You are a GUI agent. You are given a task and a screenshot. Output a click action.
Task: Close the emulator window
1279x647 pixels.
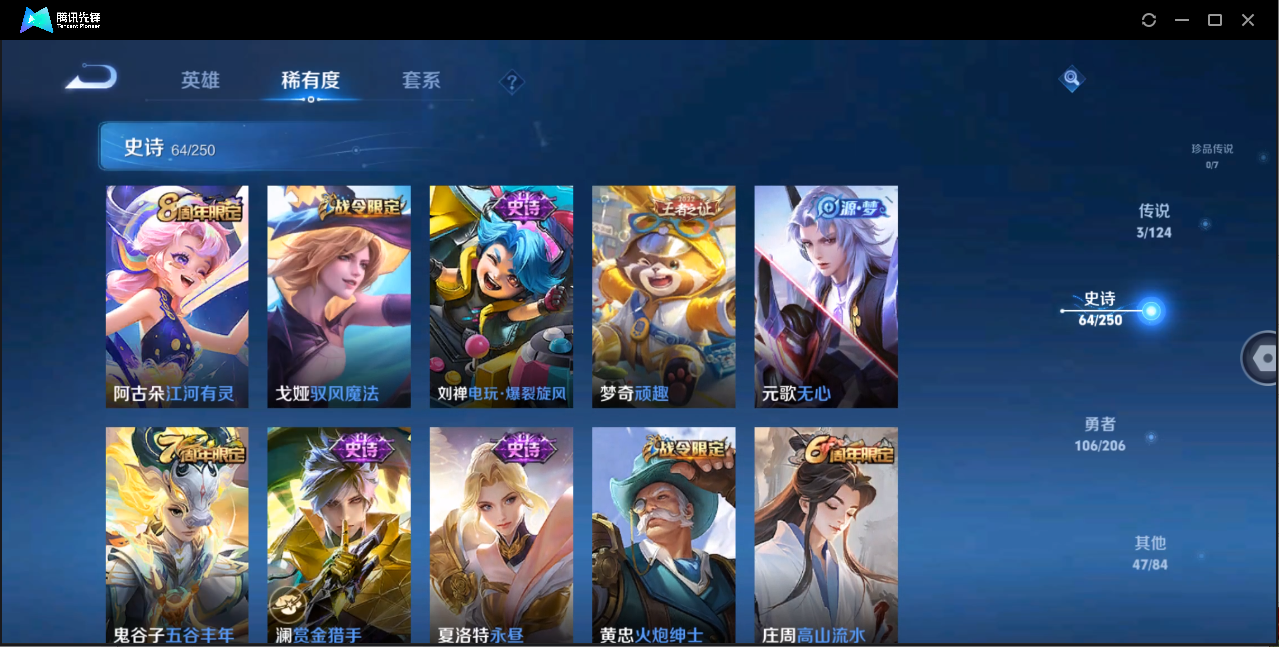(1248, 20)
